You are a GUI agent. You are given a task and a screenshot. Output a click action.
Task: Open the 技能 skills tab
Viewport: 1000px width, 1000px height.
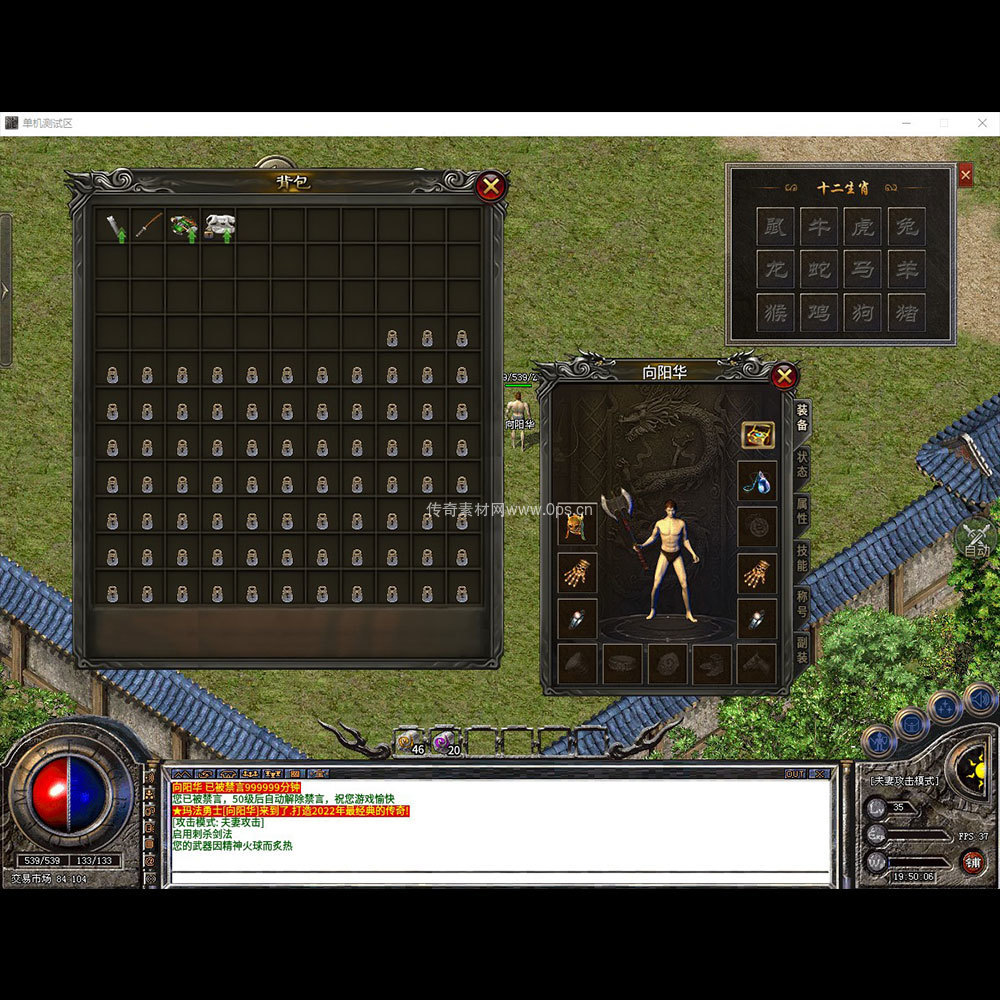802,558
